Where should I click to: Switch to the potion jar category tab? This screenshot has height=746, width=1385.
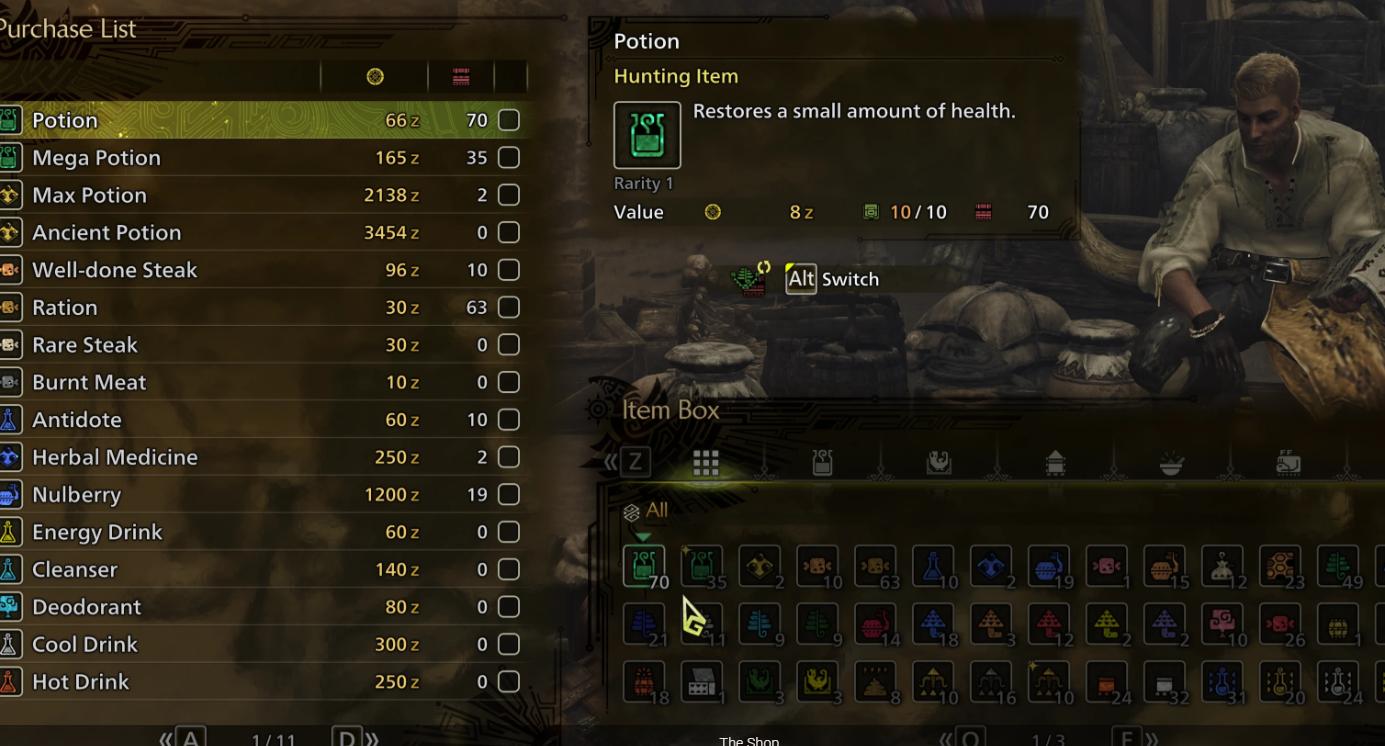(822, 462)
